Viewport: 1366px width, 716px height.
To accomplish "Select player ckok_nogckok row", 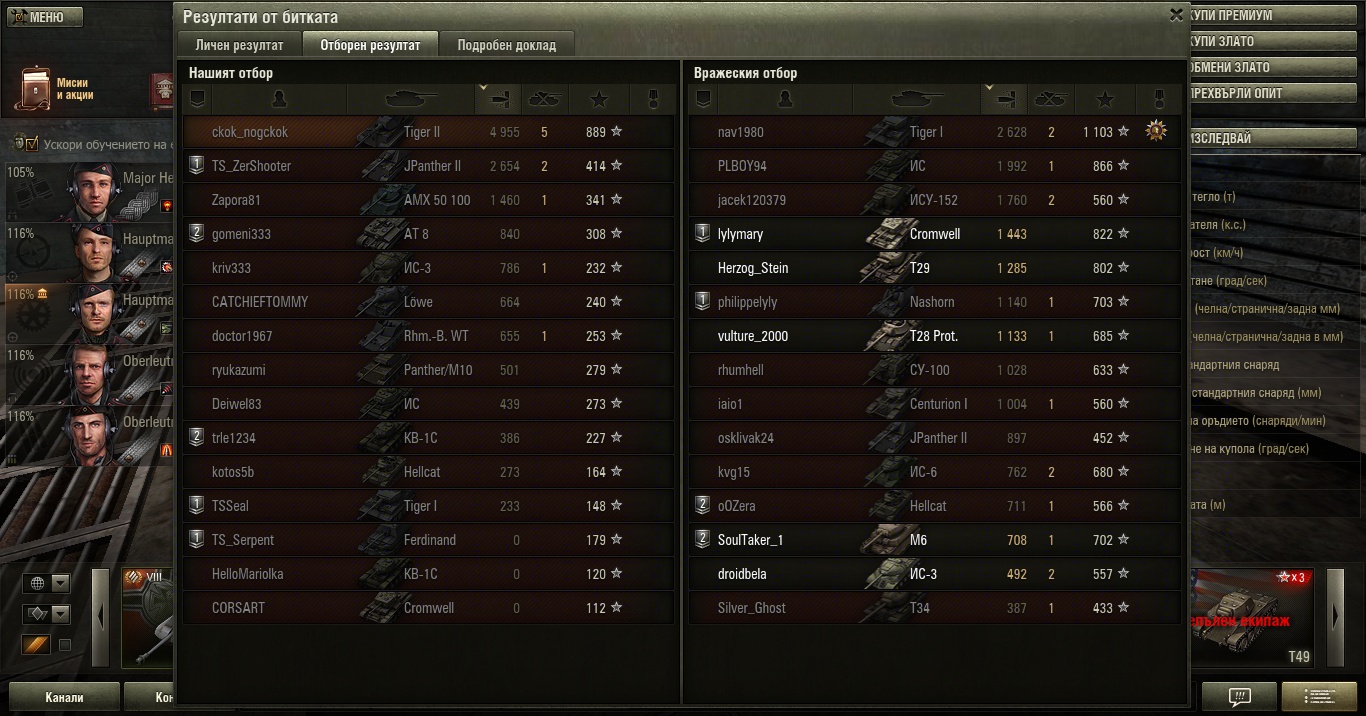I will pos(428,132).
